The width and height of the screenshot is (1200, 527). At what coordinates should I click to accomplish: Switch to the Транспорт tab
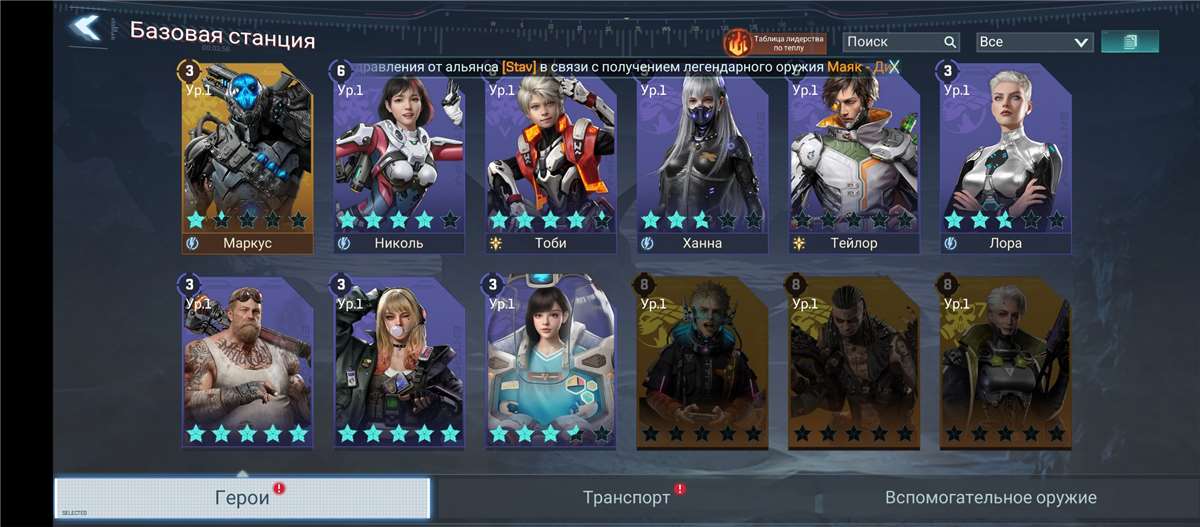pyautogui.click(x=626, y=497)
